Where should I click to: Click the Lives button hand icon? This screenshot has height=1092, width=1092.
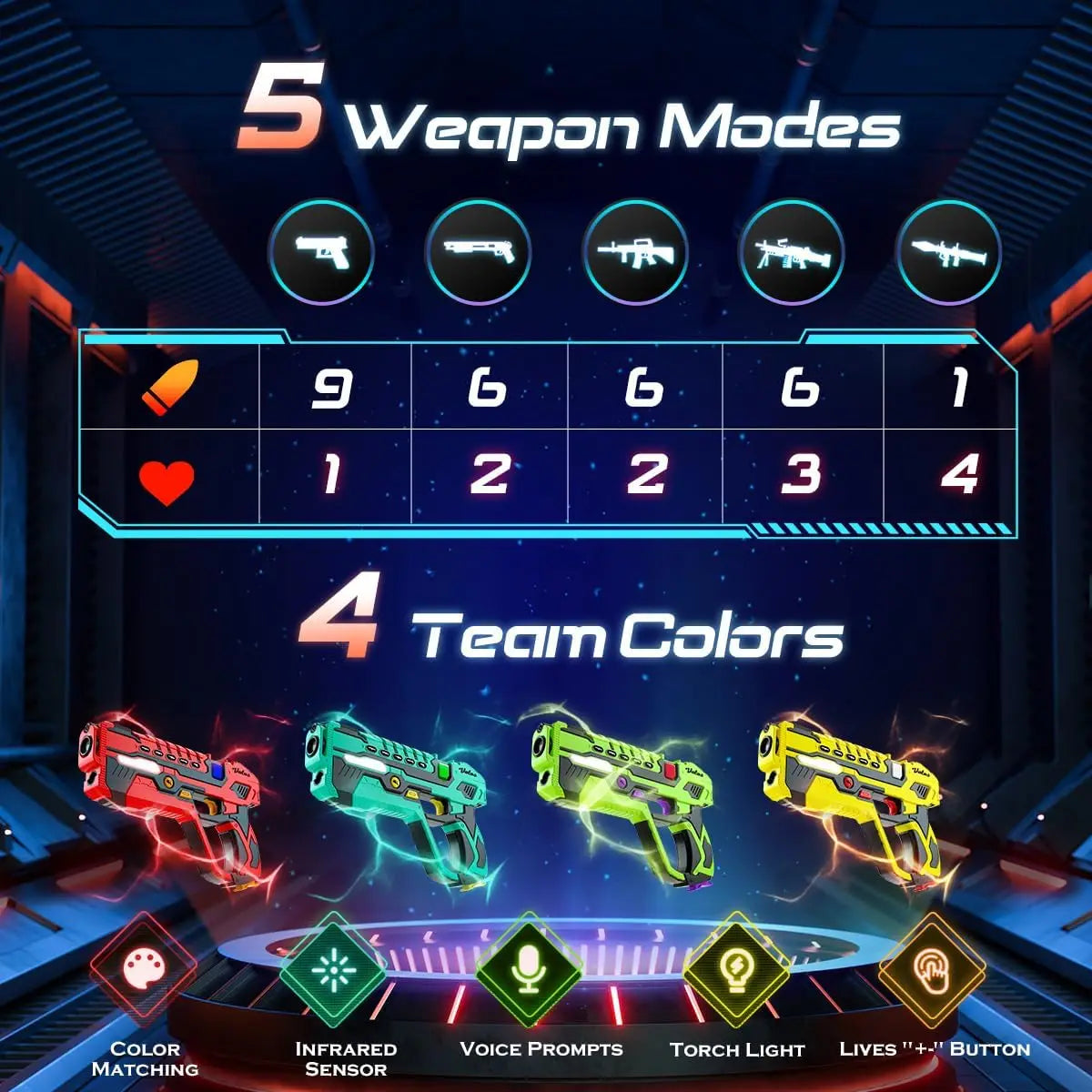tap(931, 968)
